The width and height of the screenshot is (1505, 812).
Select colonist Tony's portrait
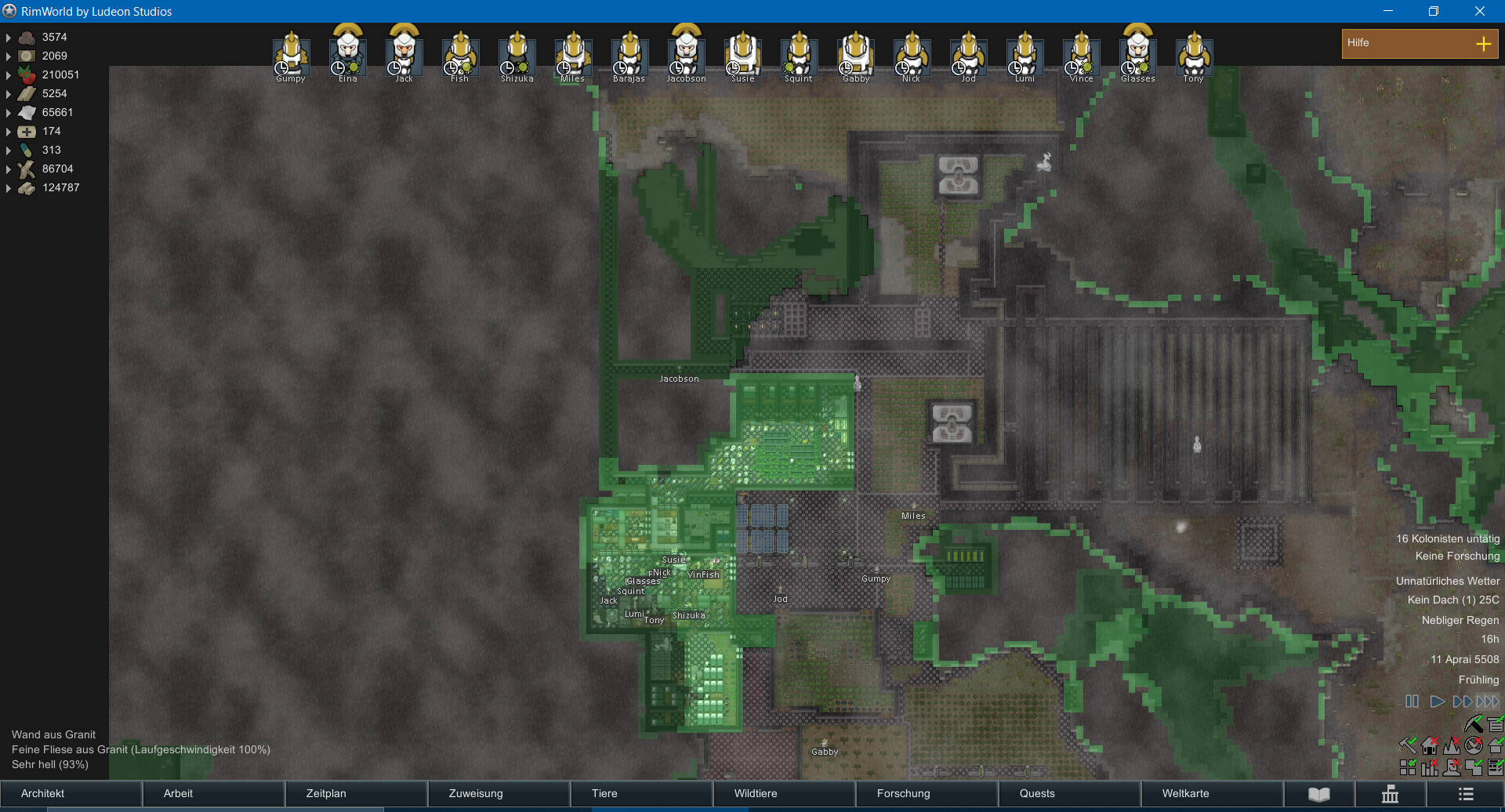[x=1194, y=55]
